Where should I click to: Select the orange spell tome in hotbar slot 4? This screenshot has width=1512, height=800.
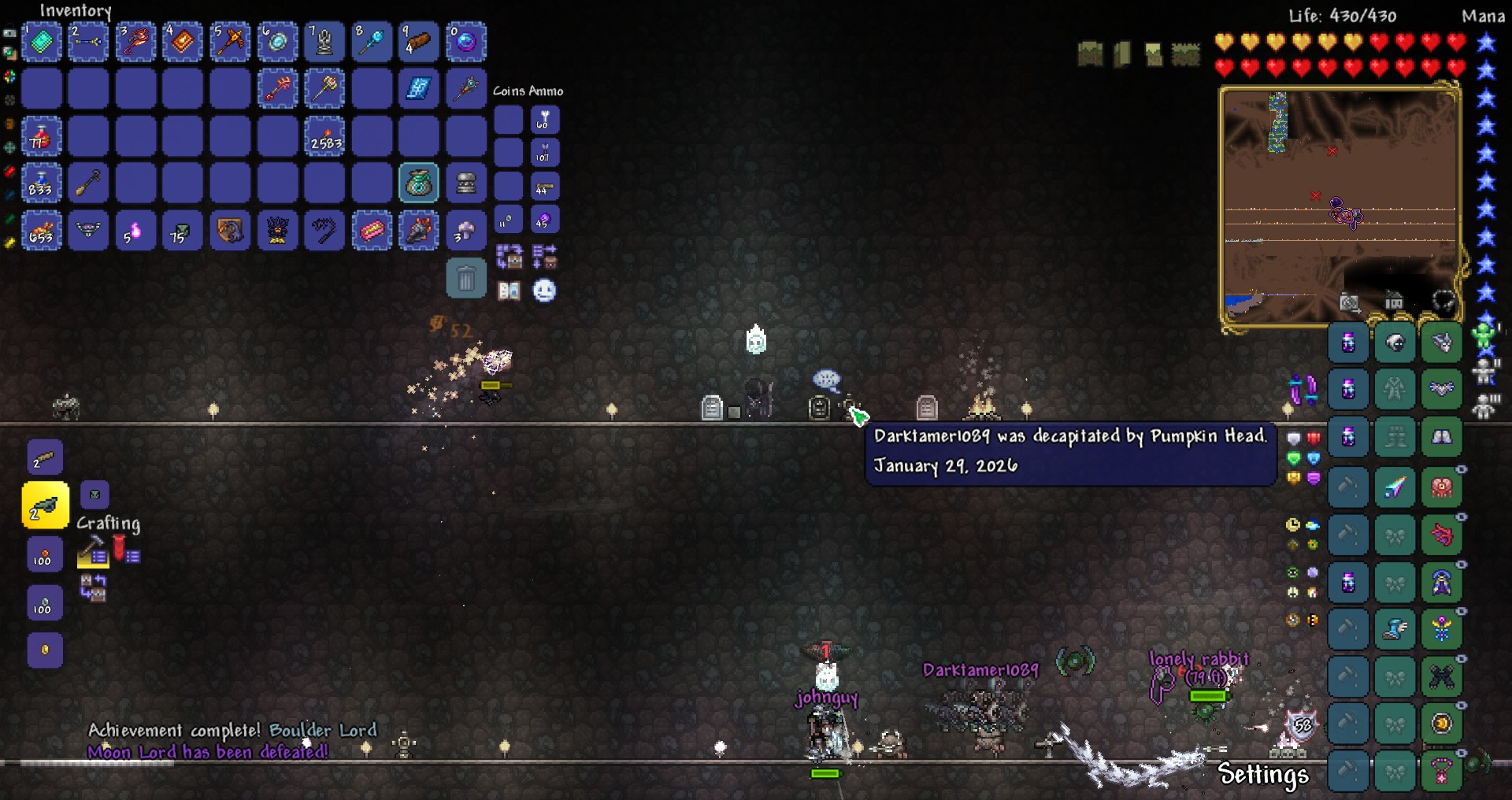coord(183,42)
